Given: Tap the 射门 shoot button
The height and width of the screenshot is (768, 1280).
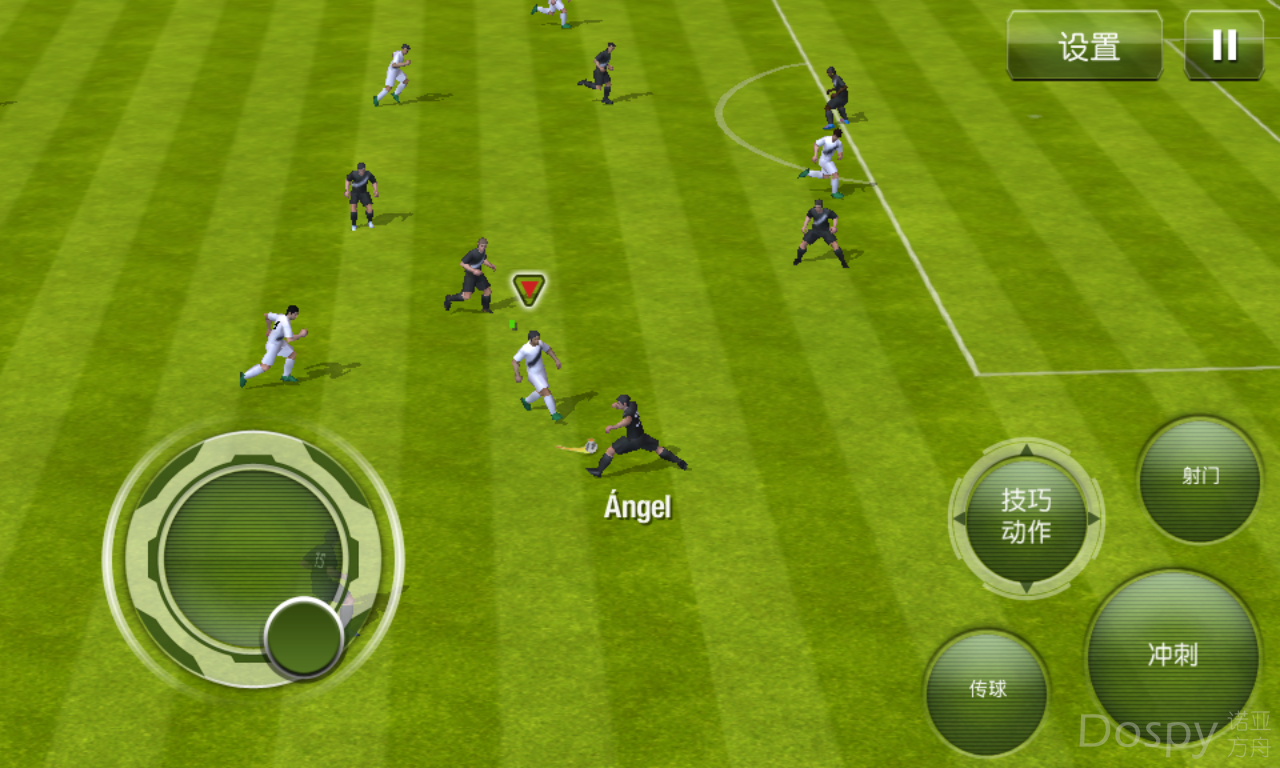Looking at the screenshot, I should (1199, 479).
